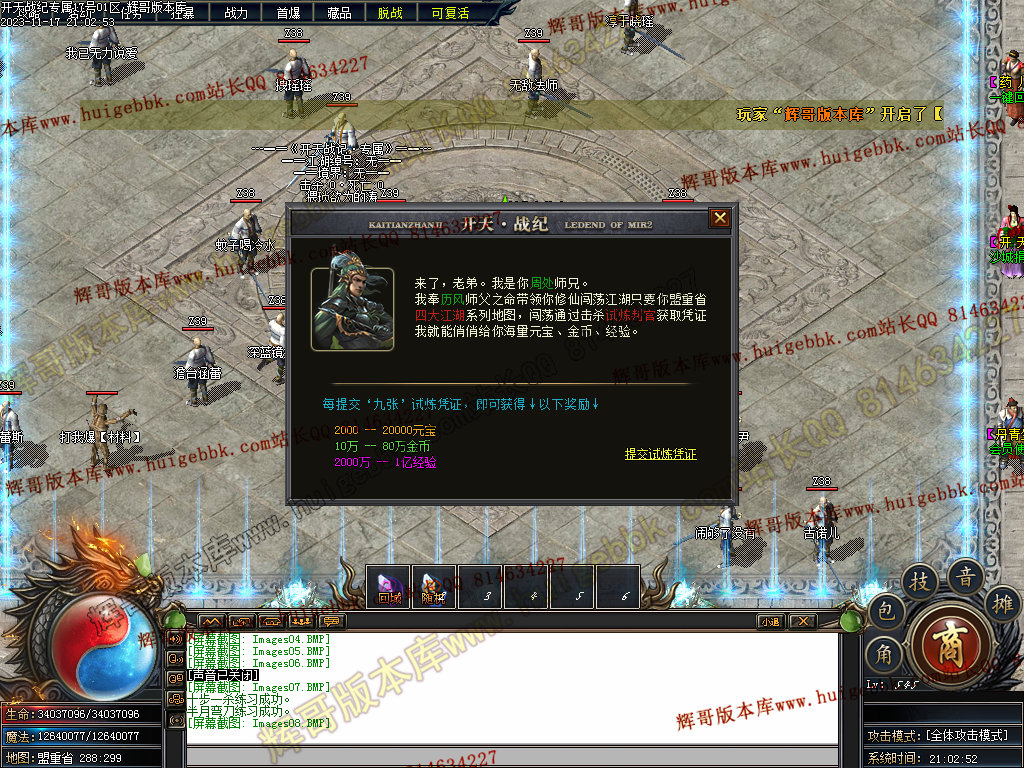The height and width of the screenshot is (768, 1024).
Task: Open the 首爆 top menu
Action: pyautogui.click(x=288, y=13)
